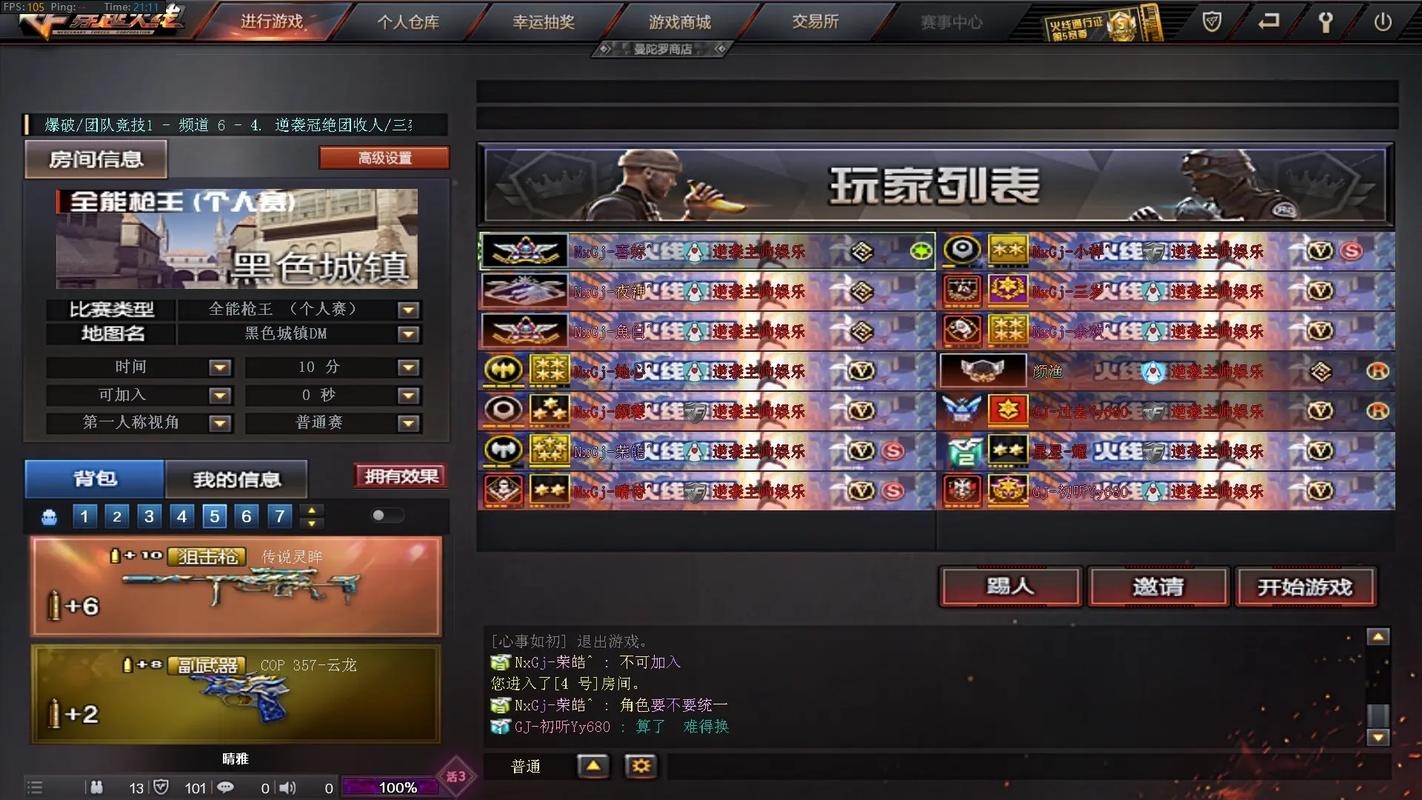
Task: Go to the 交易所 tab
Action: (x=815, y=22)
